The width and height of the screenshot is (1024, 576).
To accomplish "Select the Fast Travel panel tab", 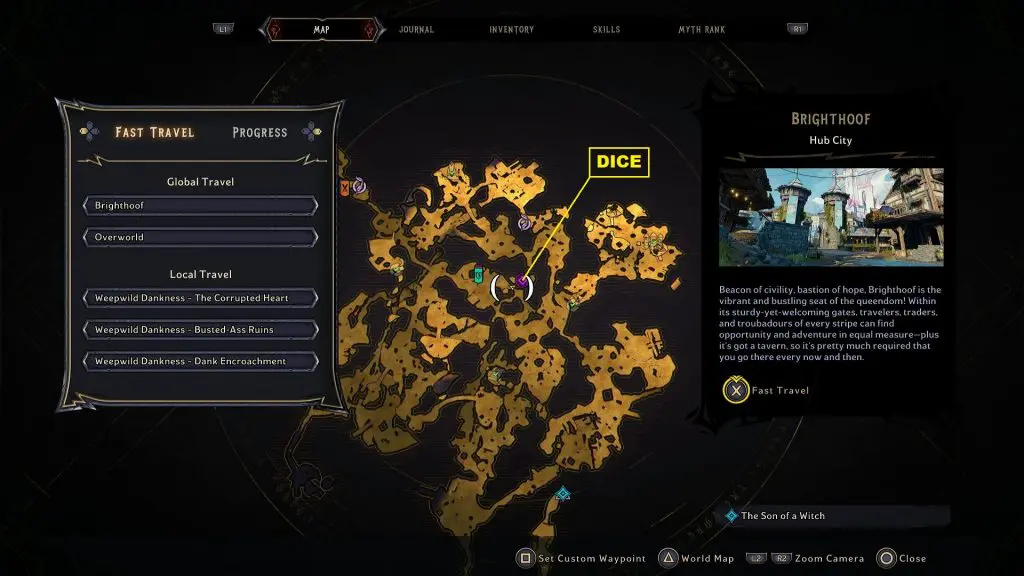I will click(155, 132).
